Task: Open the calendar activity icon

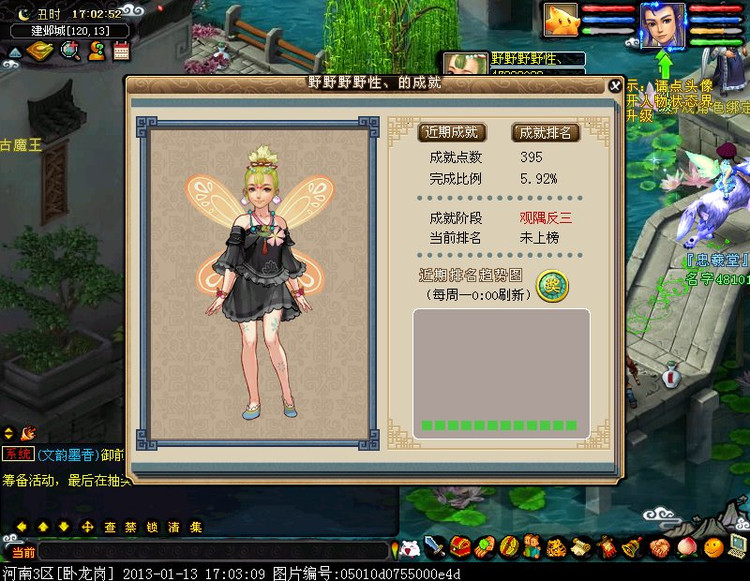Action: (122, 51)
